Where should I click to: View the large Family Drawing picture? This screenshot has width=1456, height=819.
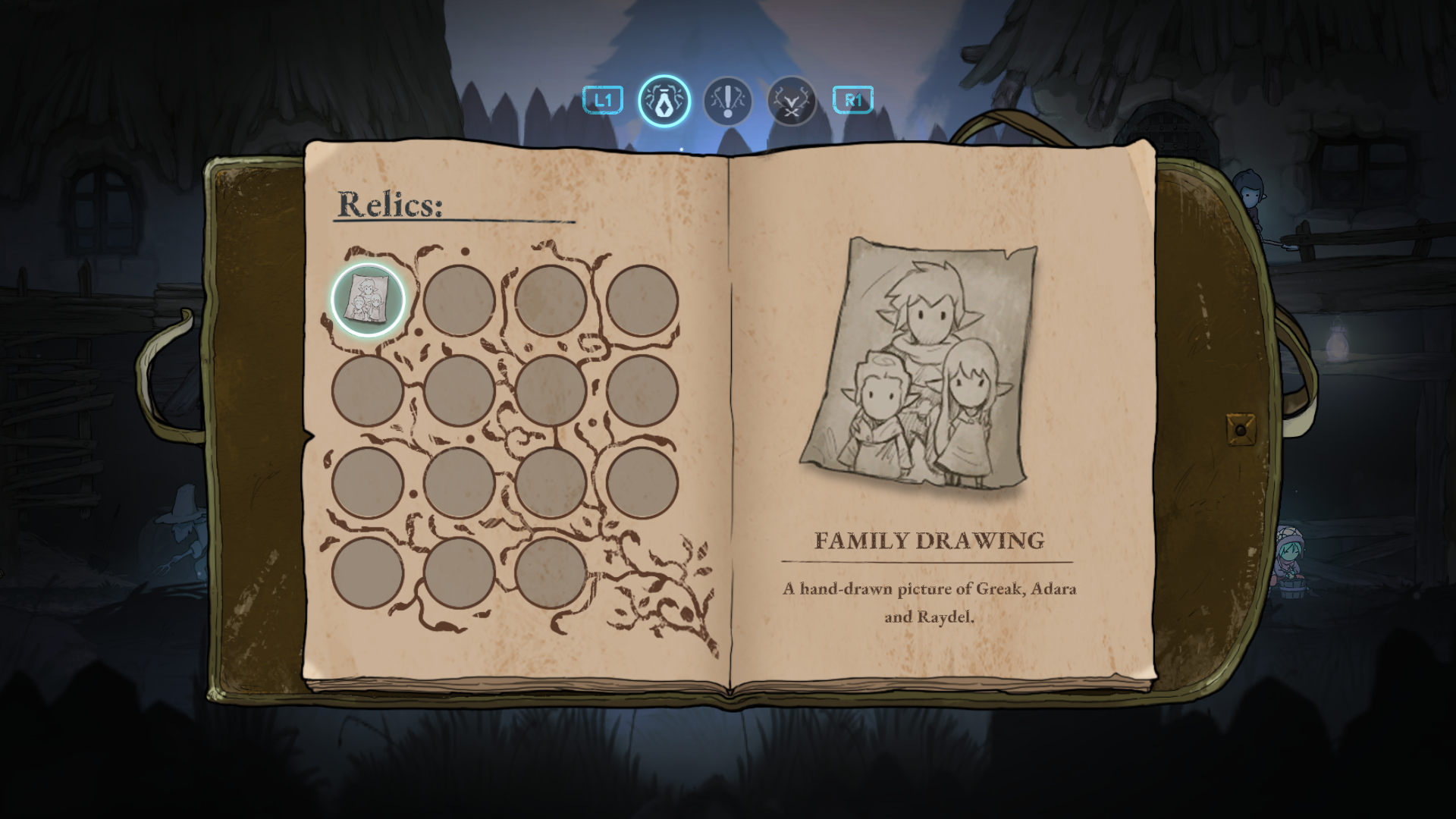[x=920, y=364]
